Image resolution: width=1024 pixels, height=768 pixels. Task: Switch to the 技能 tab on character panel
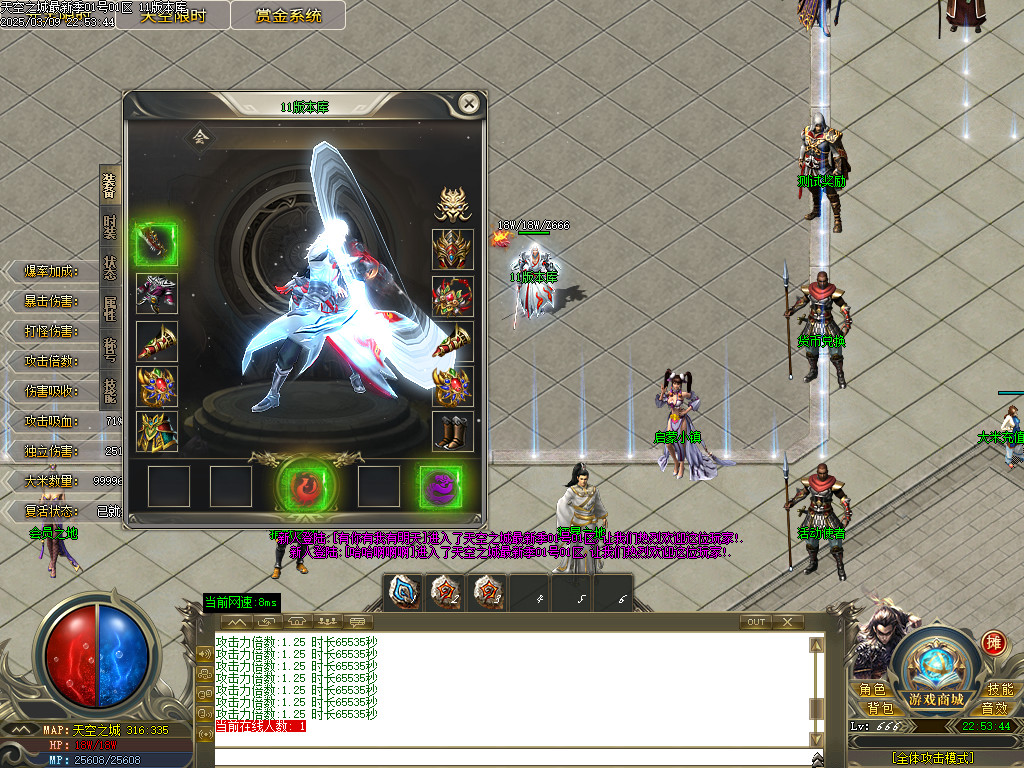point(110,390)
